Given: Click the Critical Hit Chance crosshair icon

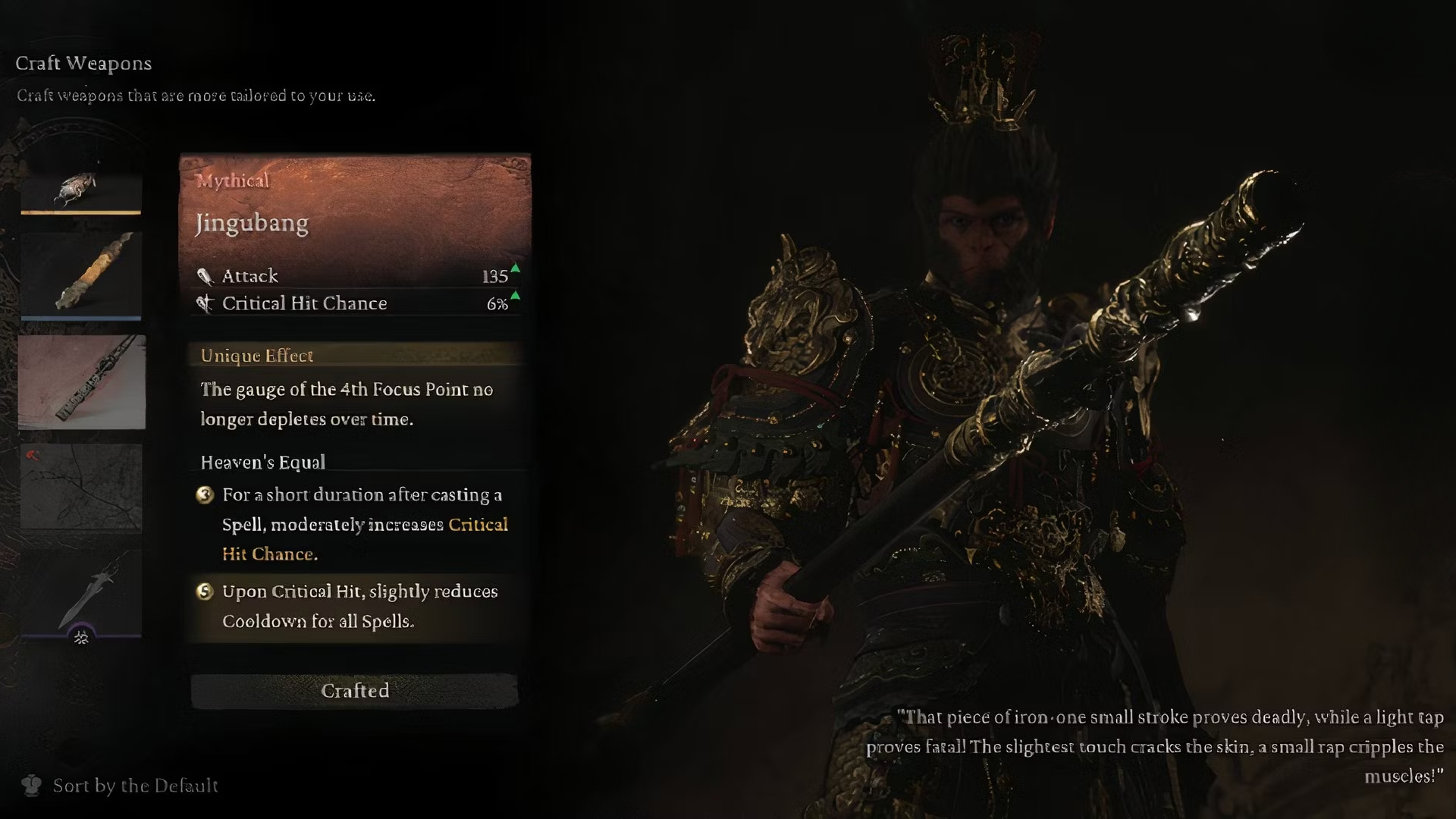Looking at the screenshot, I should 203,303.
